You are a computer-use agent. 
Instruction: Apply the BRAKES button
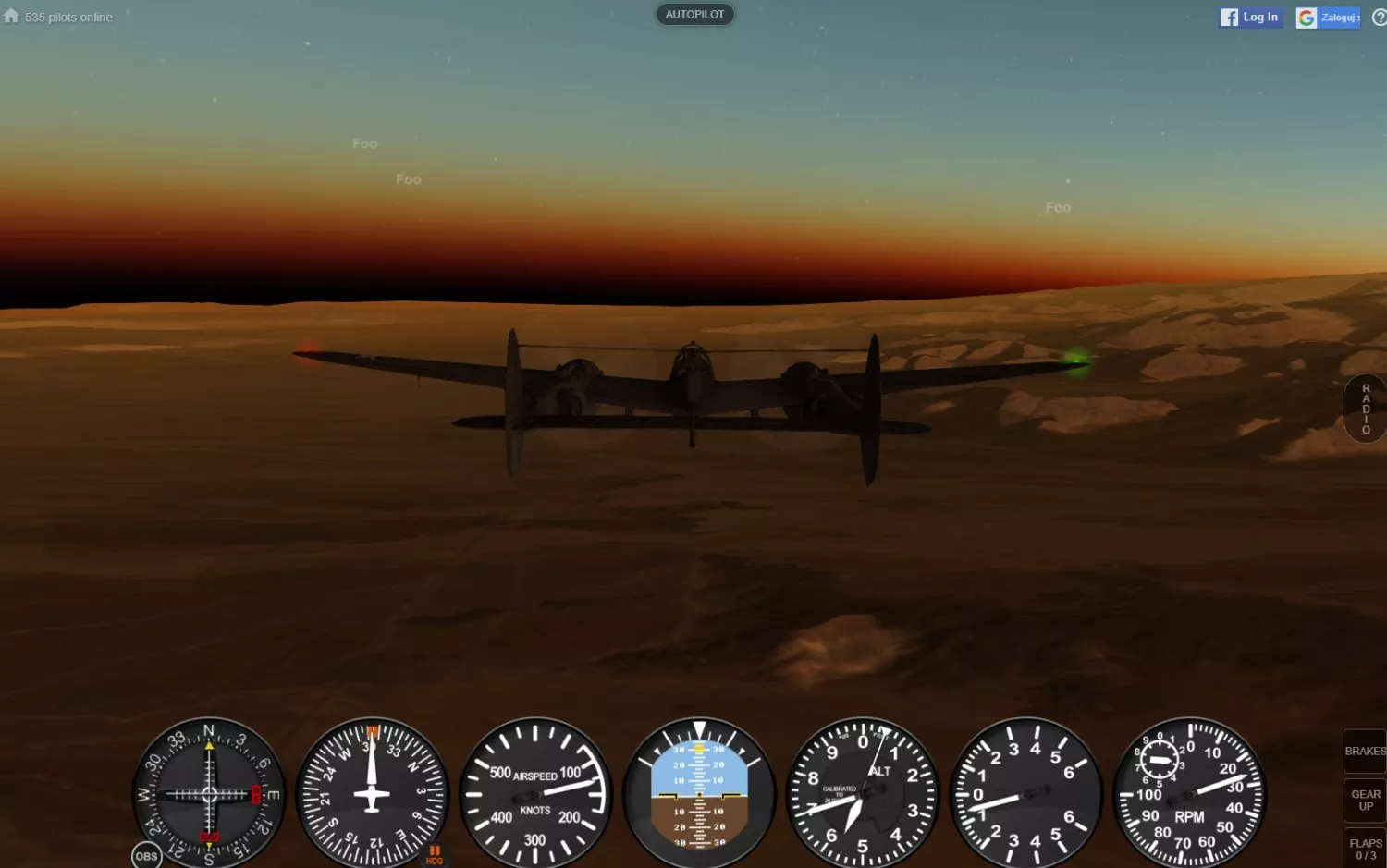click(x=1365, y=752)
